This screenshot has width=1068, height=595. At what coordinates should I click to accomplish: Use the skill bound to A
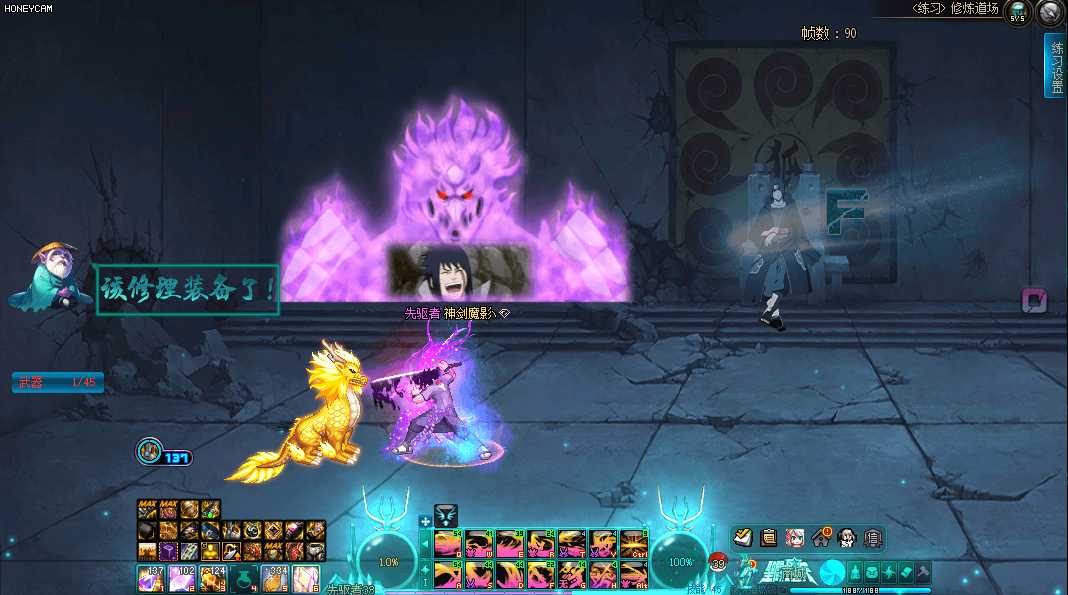447,574
